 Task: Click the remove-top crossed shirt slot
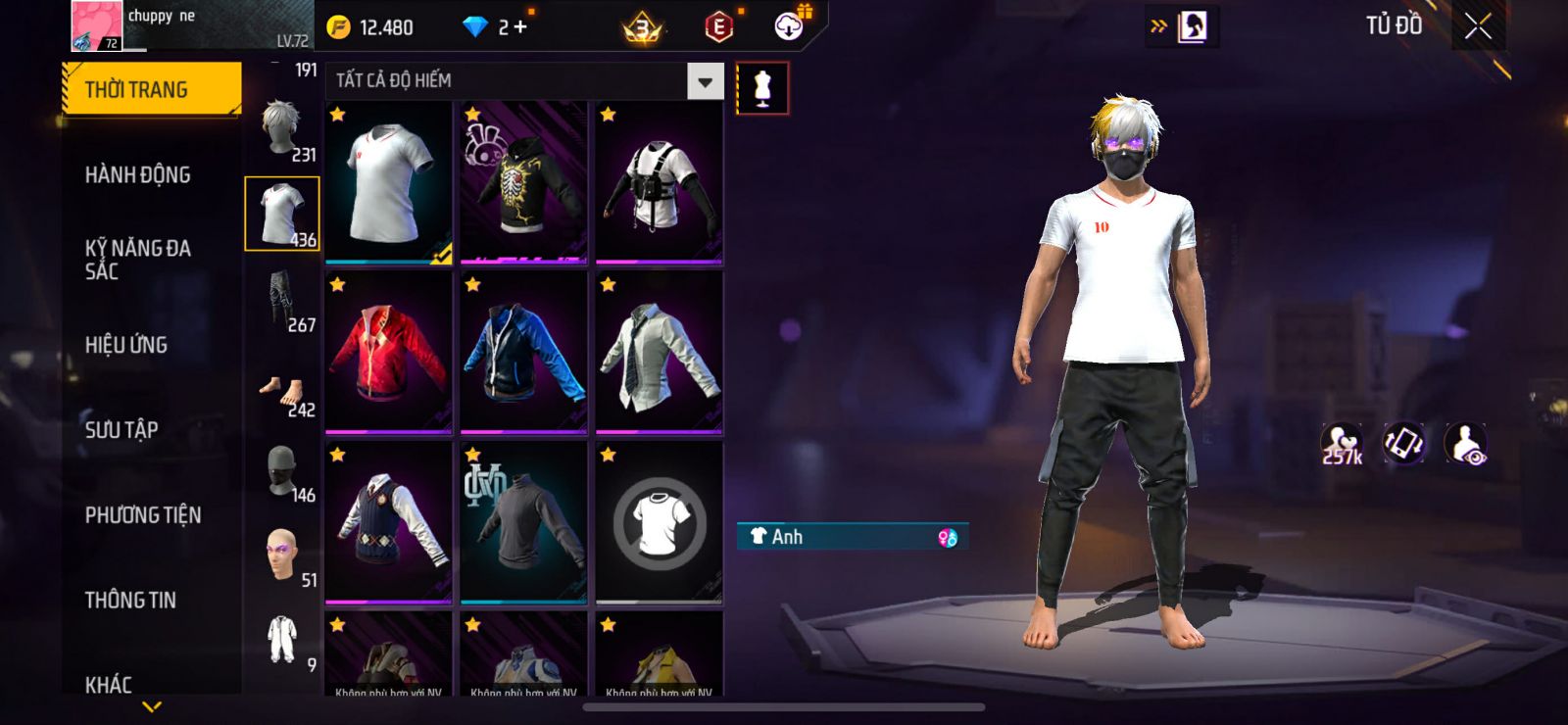[660, 522]
